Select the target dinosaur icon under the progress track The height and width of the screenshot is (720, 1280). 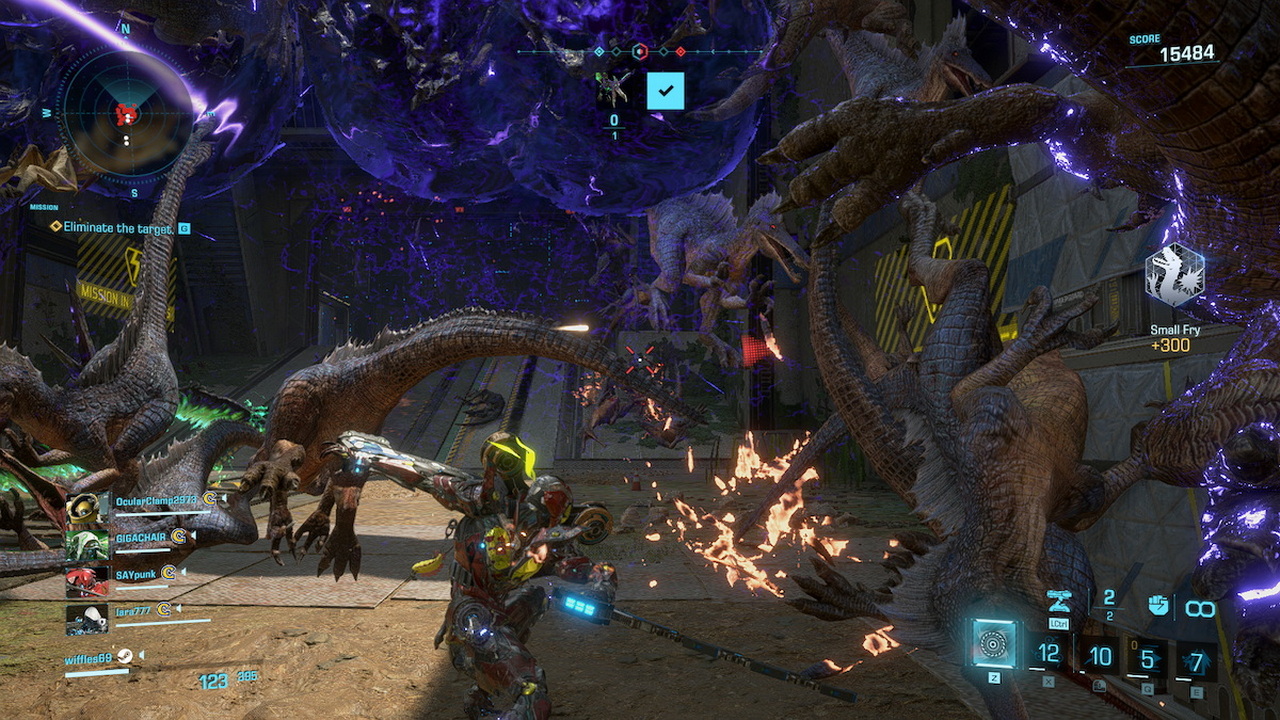[613, 89]
